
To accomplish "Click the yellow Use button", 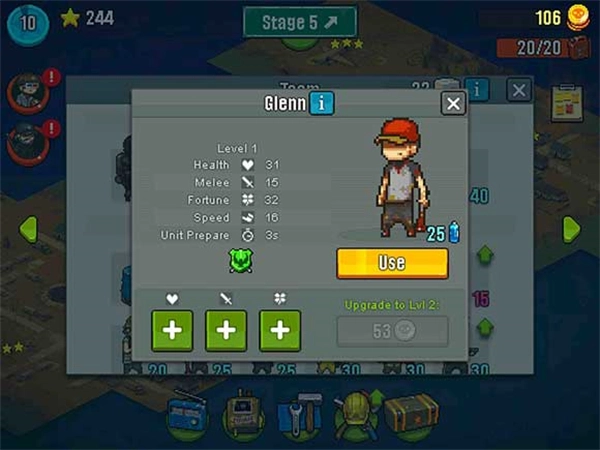I will click(x=392, y=263).
